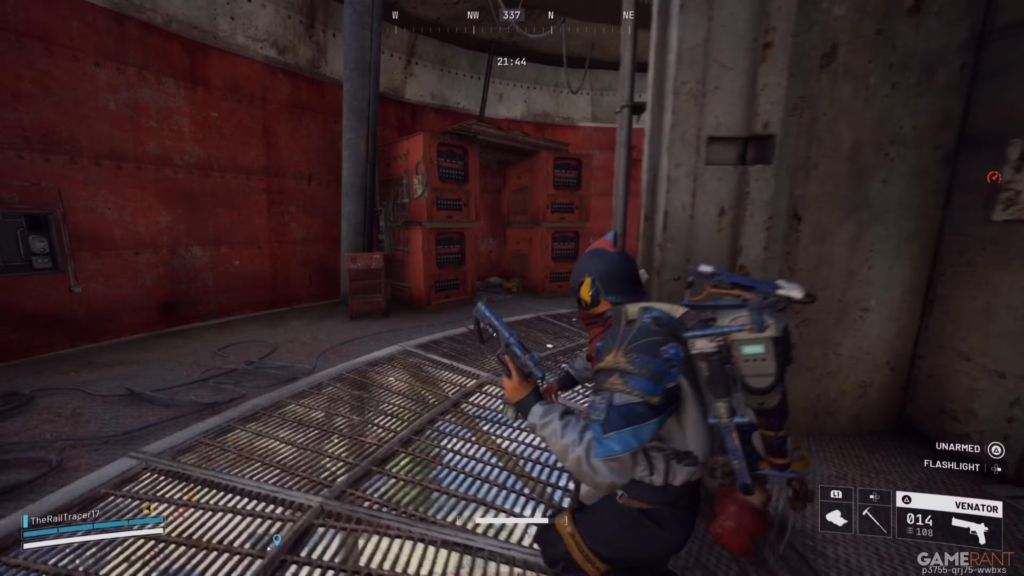Viewport: 1024px width, 576px height.
Task: Select the TheRailTracer17 player nameplate
Action: pyautogui.click(x=67, y=520)
